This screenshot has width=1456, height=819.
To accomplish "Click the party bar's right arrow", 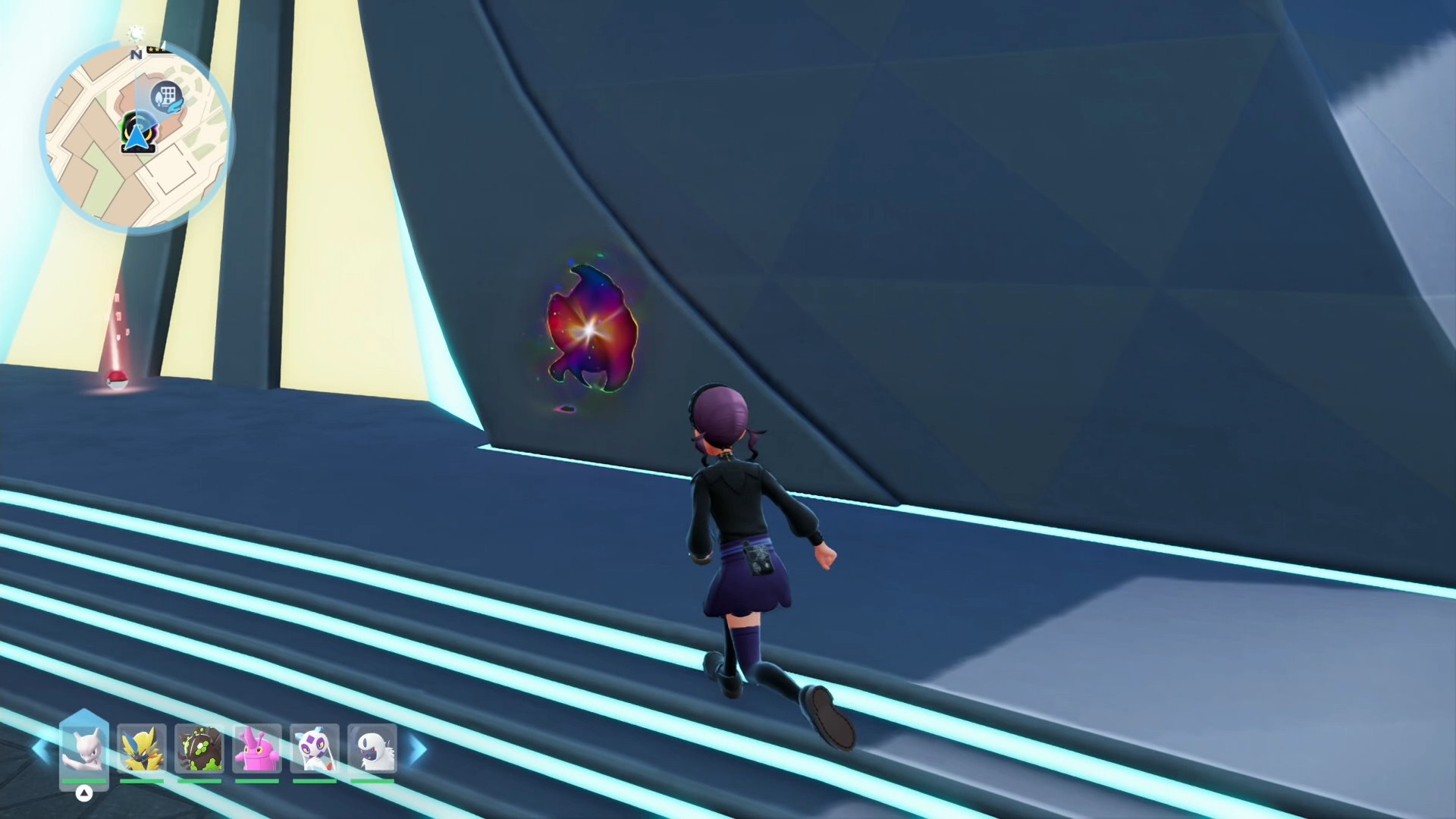I will (418, 749).
